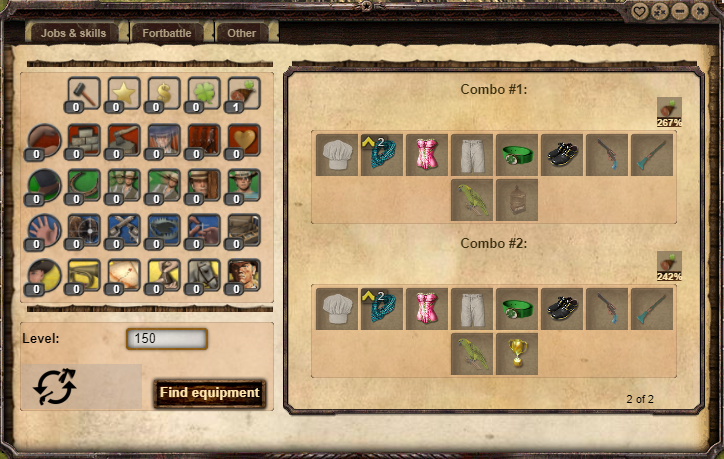Select the hammer bonus icon

(83, 93)
